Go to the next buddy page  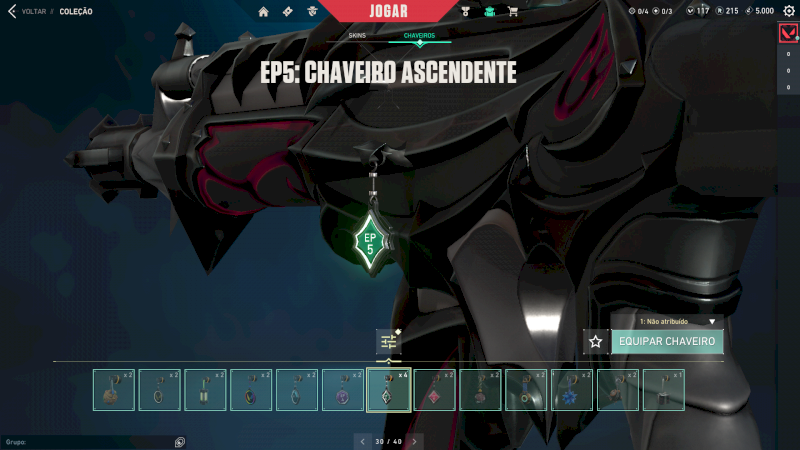415,440
